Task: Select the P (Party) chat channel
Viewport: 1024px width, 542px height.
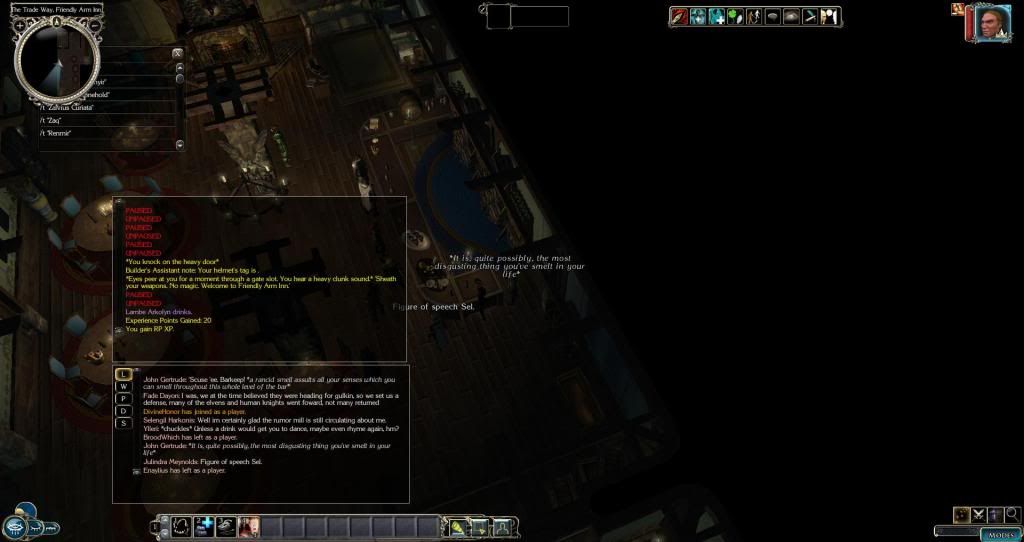Action: [124, 398]
